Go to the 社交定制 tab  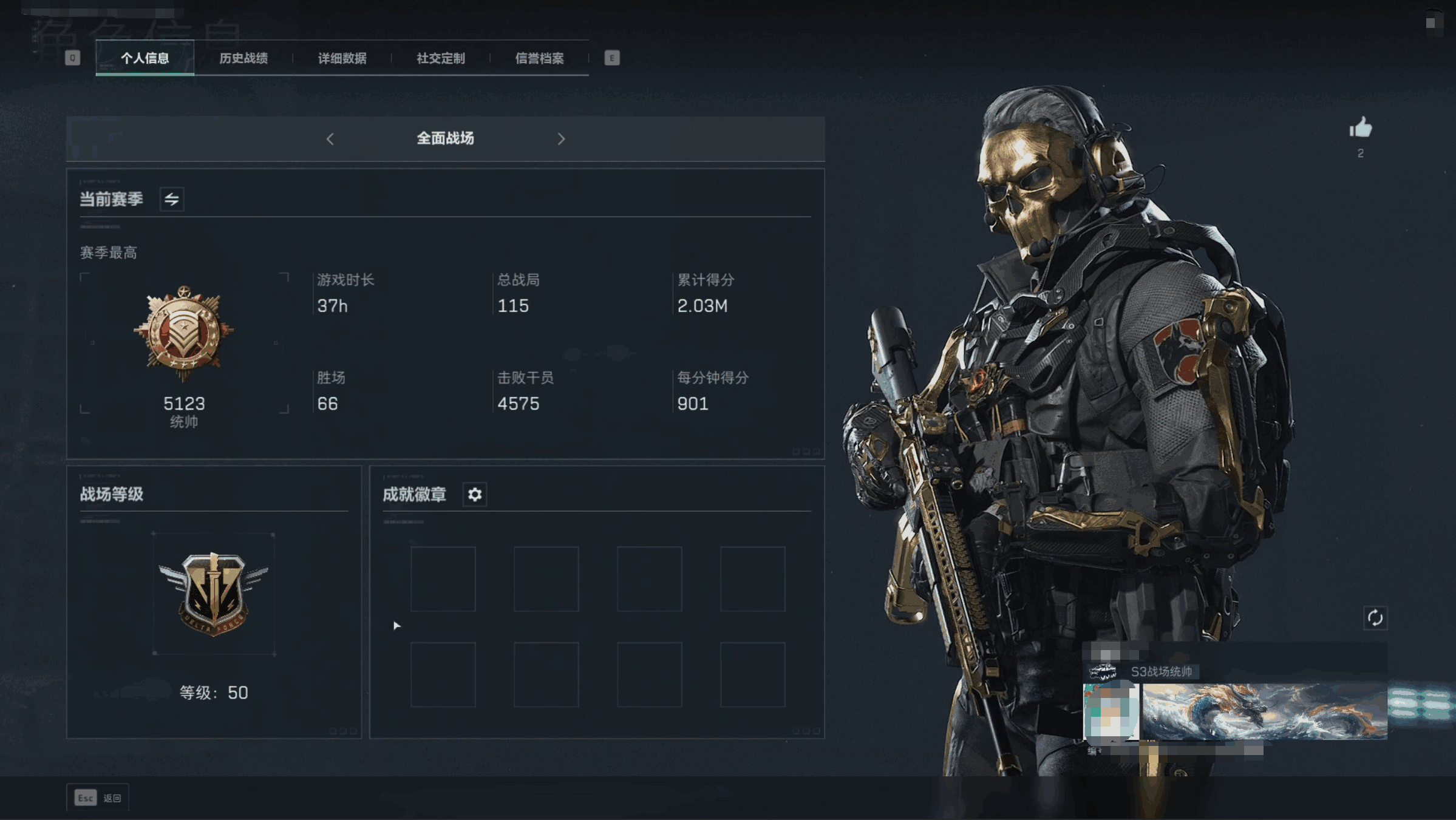tap(441, 58)
